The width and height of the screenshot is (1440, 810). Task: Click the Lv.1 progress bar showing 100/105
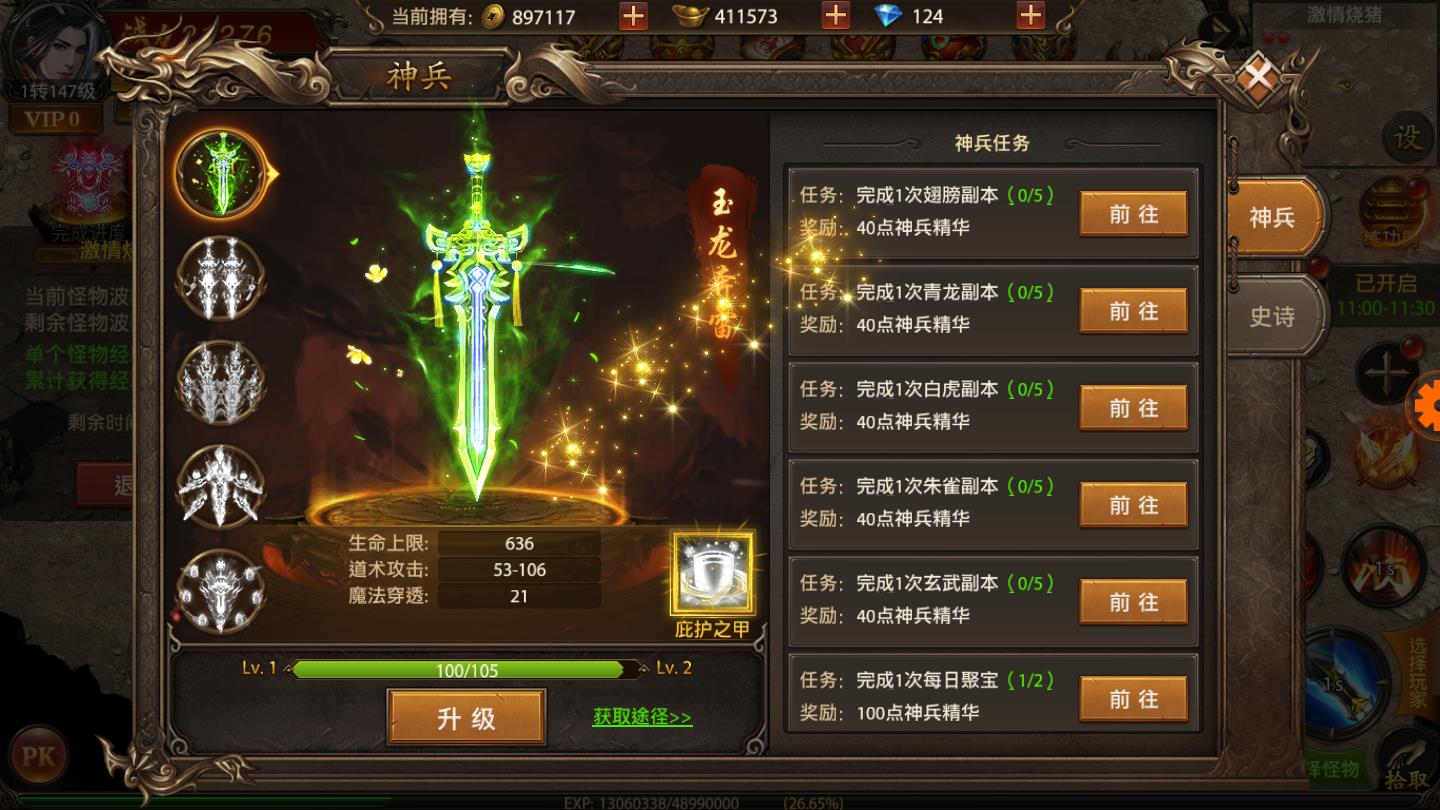[465, 670]
